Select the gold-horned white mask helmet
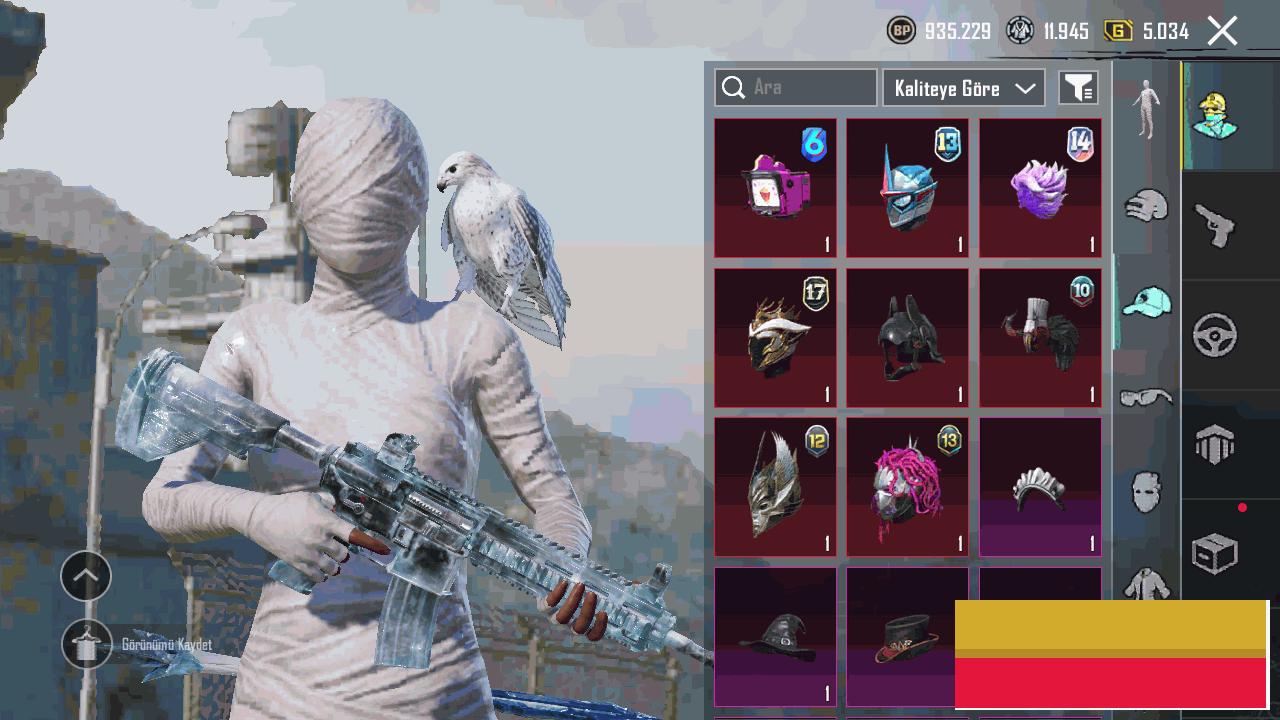Viewport: 1280px width, 720px height. [x=775, y=338]
